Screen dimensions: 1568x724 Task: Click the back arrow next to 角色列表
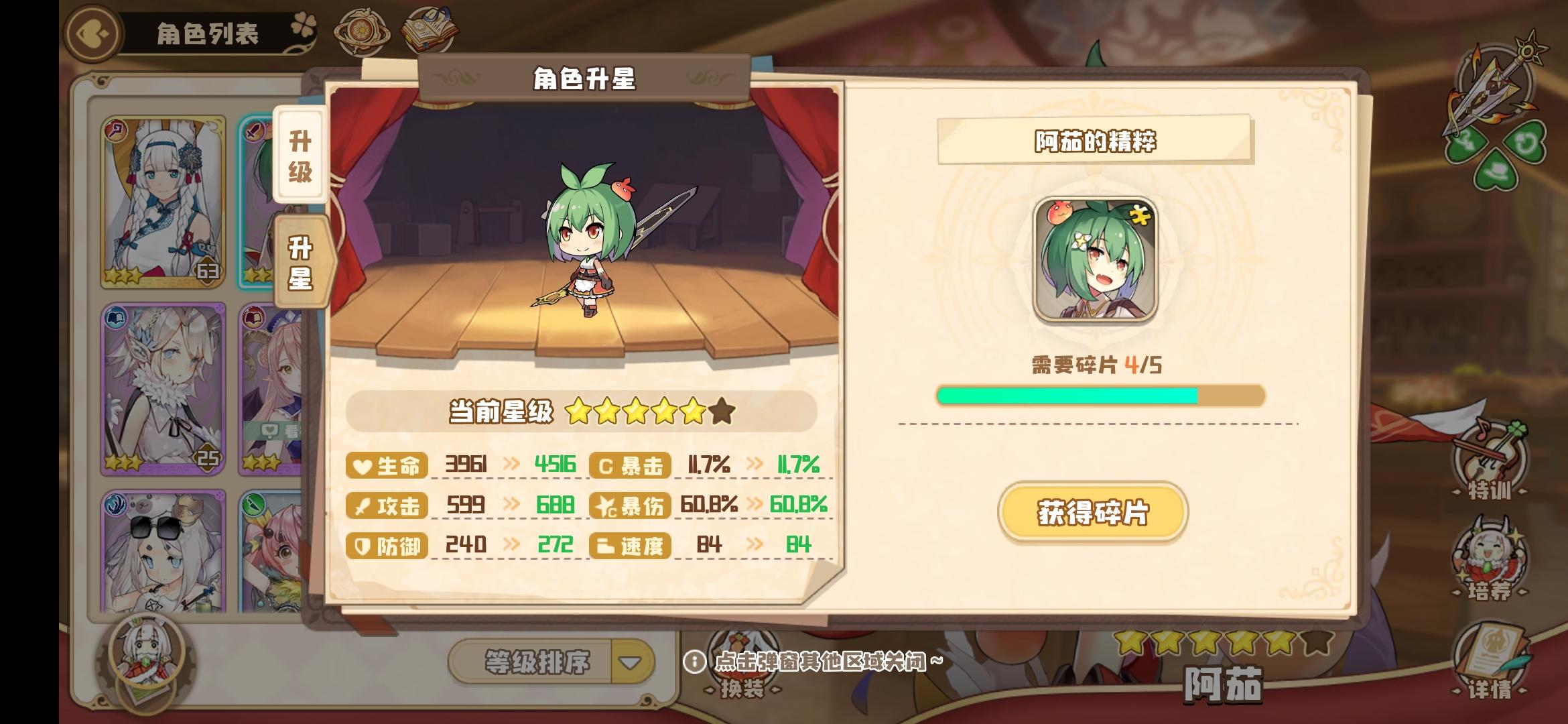click(90, 31)
